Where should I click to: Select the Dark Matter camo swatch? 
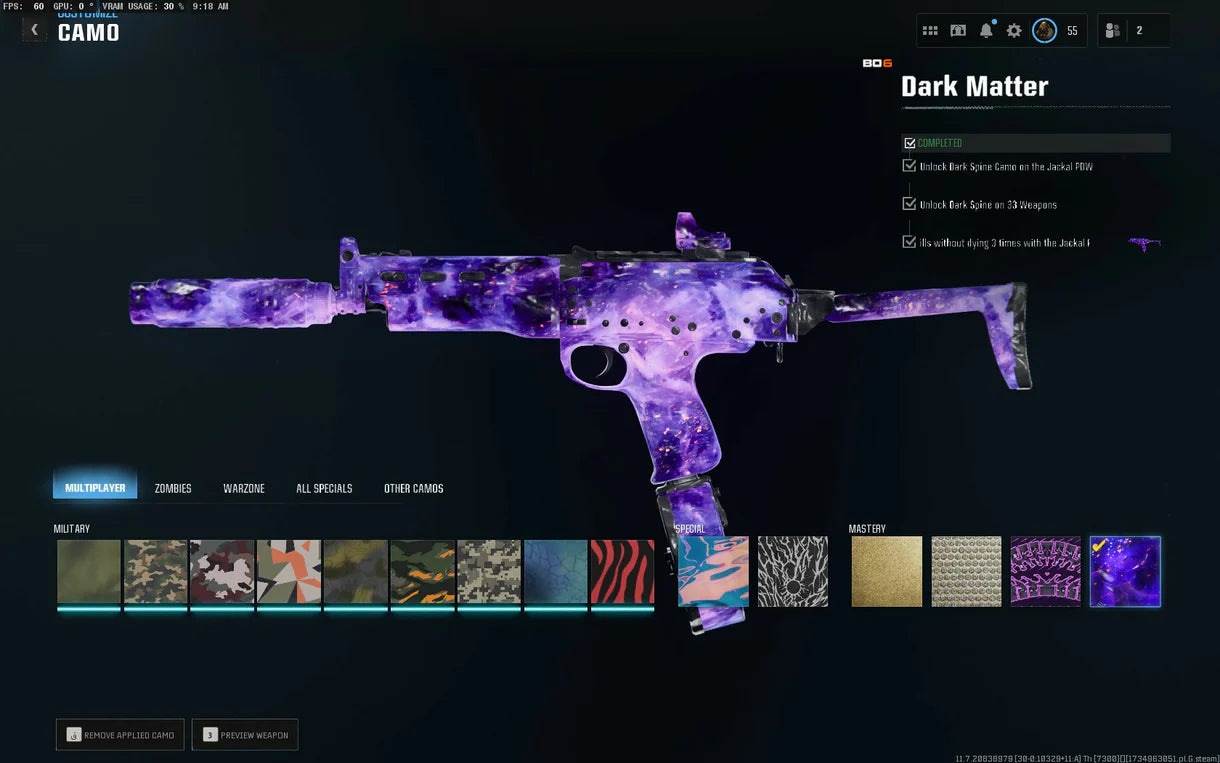click(x=1125, y=572)
